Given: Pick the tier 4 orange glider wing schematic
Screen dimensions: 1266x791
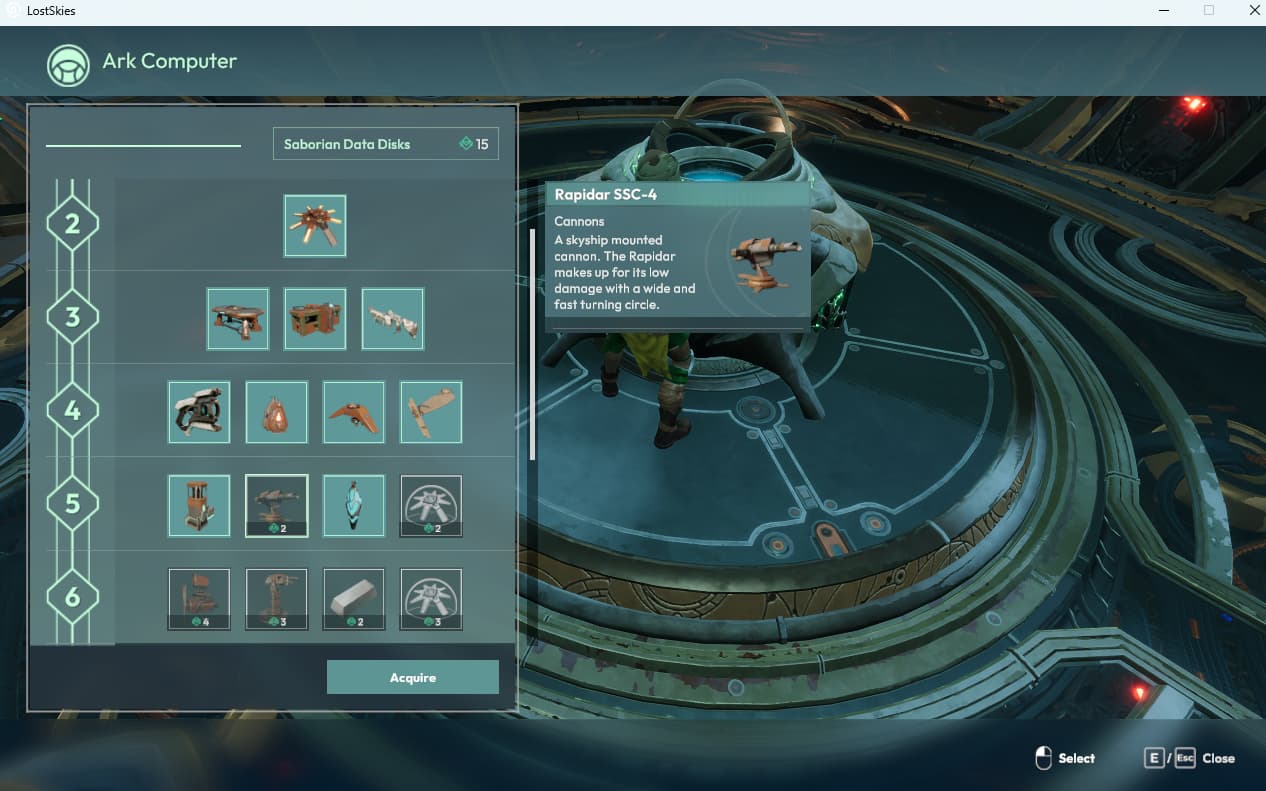Looking at the screenshot, I should (354, 411).
